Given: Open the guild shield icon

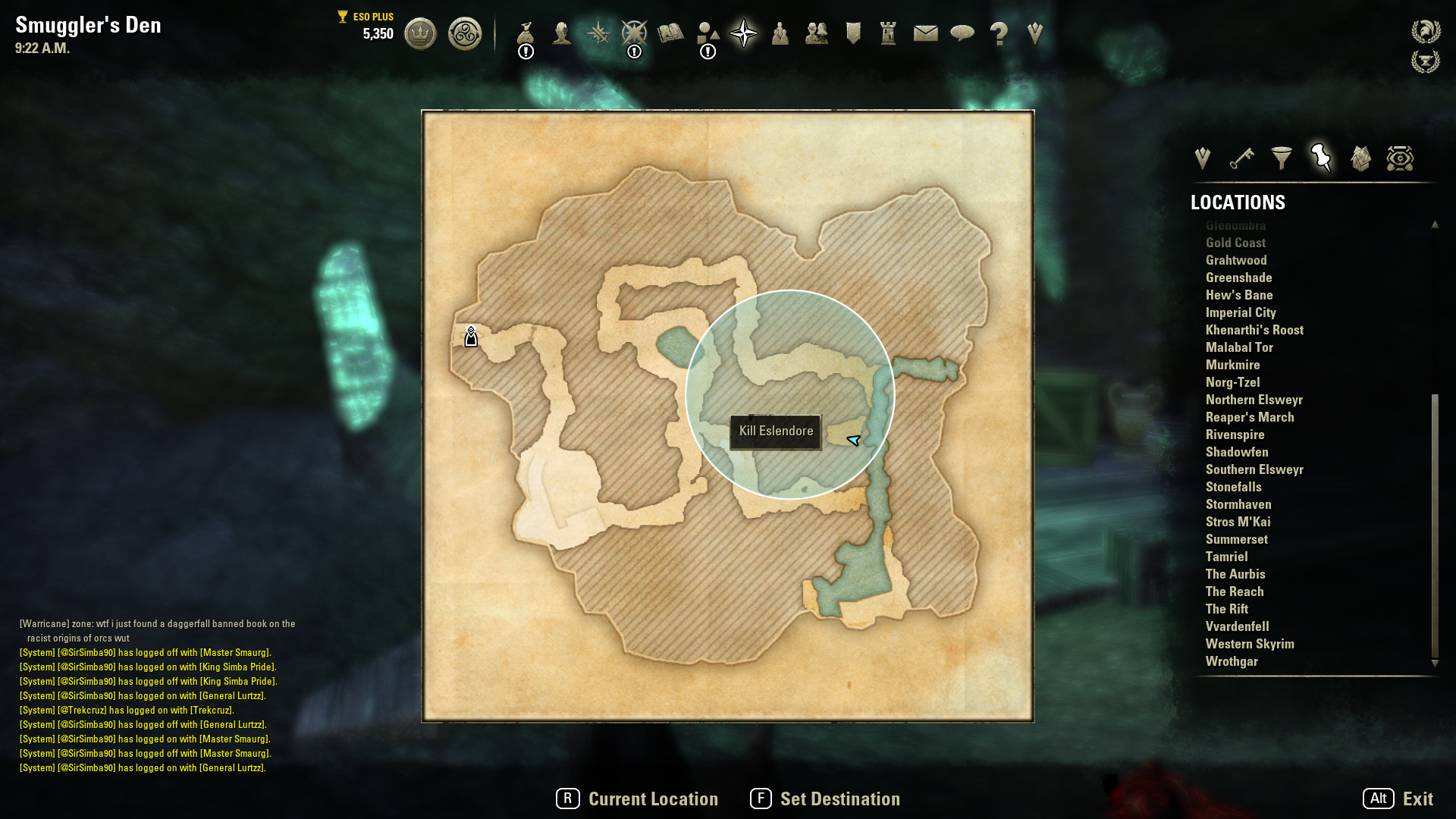Looking at the screenshot, I should click(x=853, y=33).
